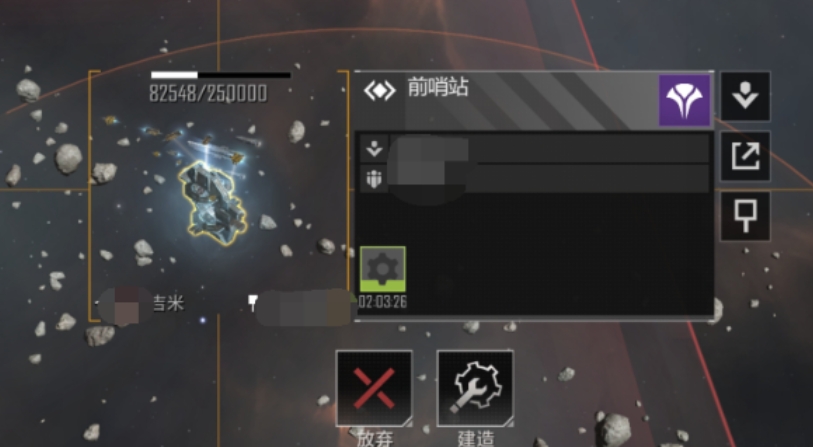The width and height of the screenshot is (813, 447).
Task: Click the pin marker button
Action: pyautogui.click(x=746, y=216)
